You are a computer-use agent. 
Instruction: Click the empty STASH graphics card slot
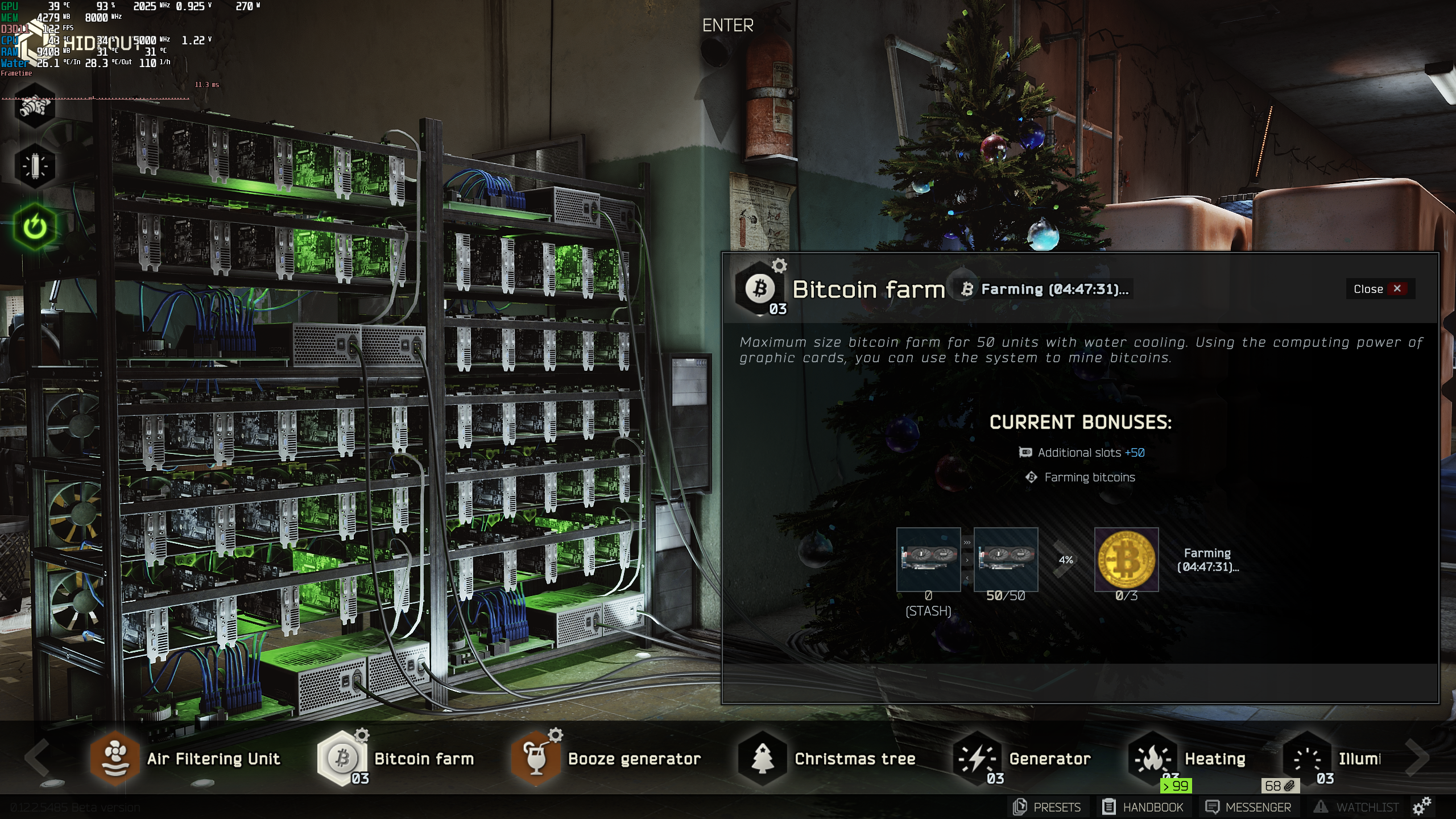(929, 560)
